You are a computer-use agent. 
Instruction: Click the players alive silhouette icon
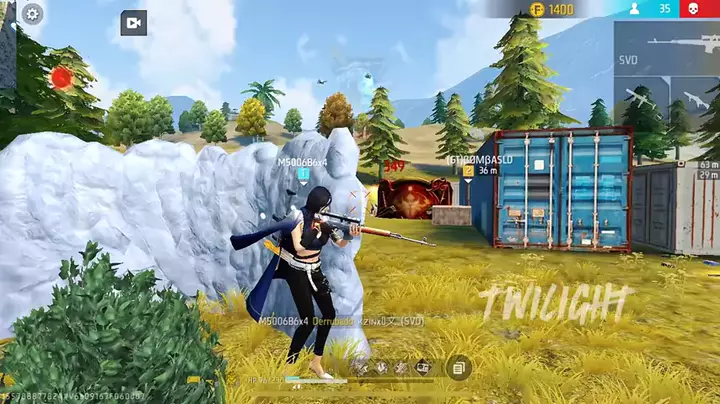pyautogui.click(x=634, y=9)
